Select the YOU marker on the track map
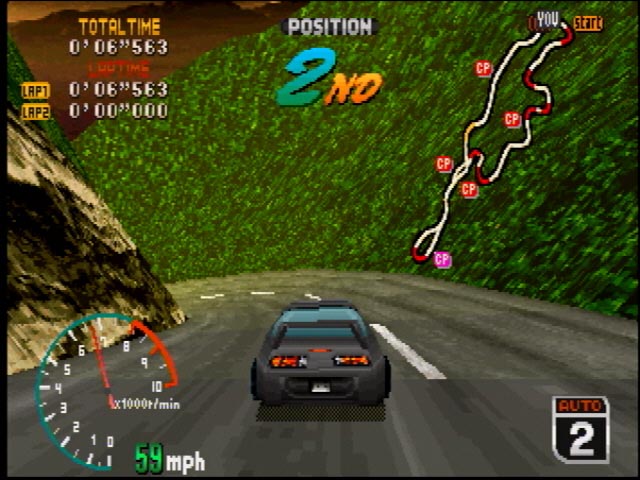This screenshot has height=480, width=640. (x=547, y=19)
